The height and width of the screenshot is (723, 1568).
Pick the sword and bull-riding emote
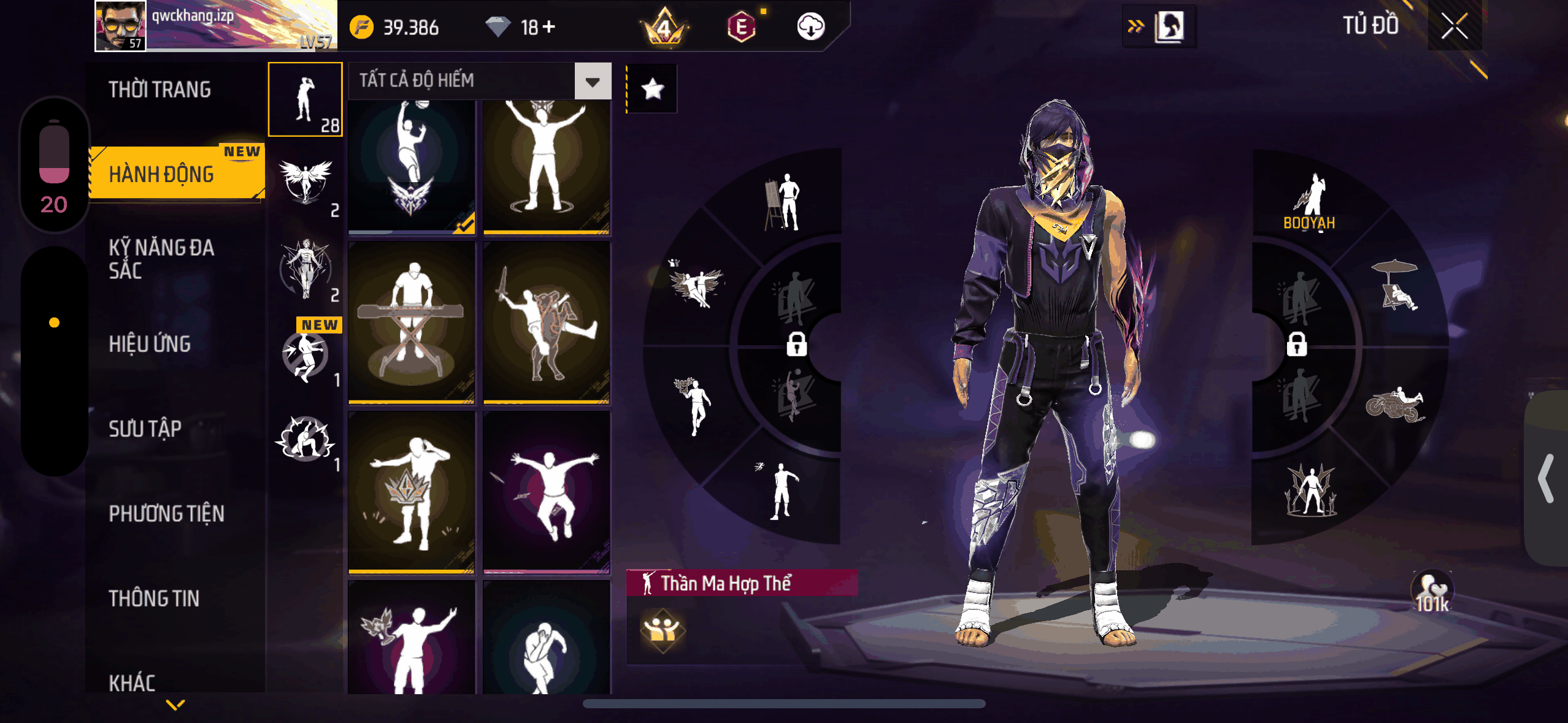[x=547, y=322]
